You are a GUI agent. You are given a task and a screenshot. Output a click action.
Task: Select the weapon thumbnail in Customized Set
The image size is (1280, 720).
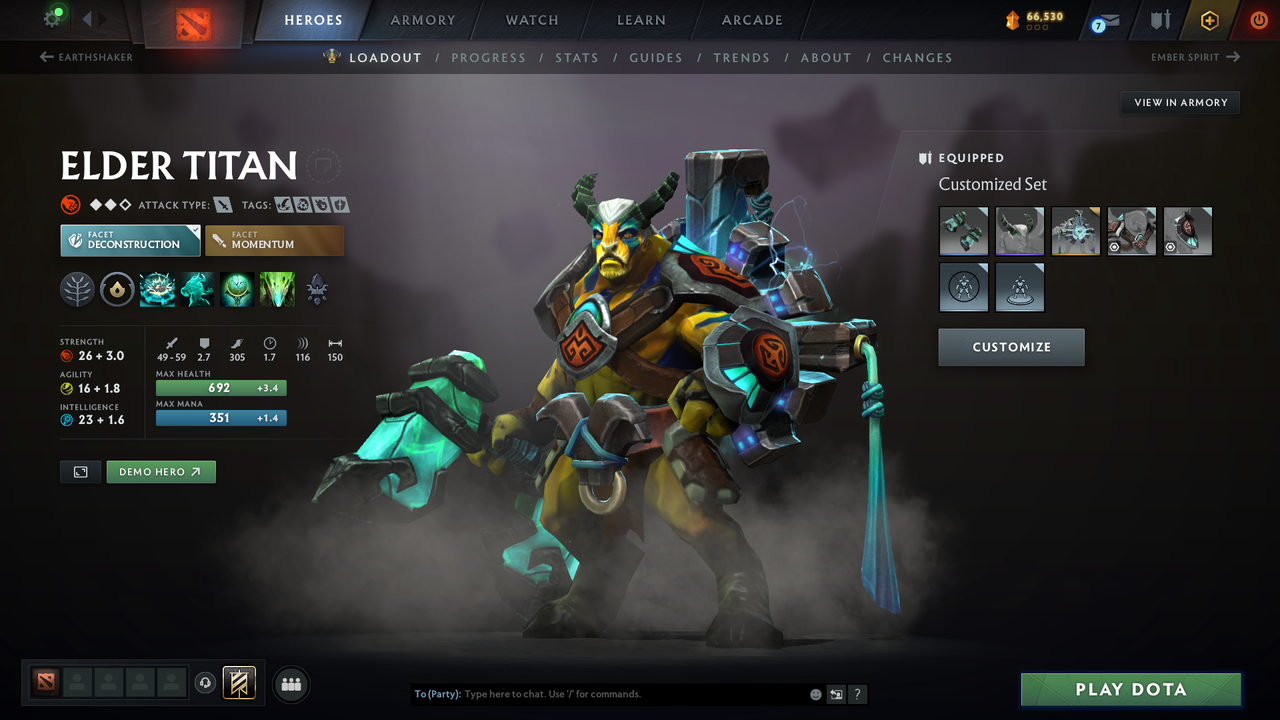963,231
